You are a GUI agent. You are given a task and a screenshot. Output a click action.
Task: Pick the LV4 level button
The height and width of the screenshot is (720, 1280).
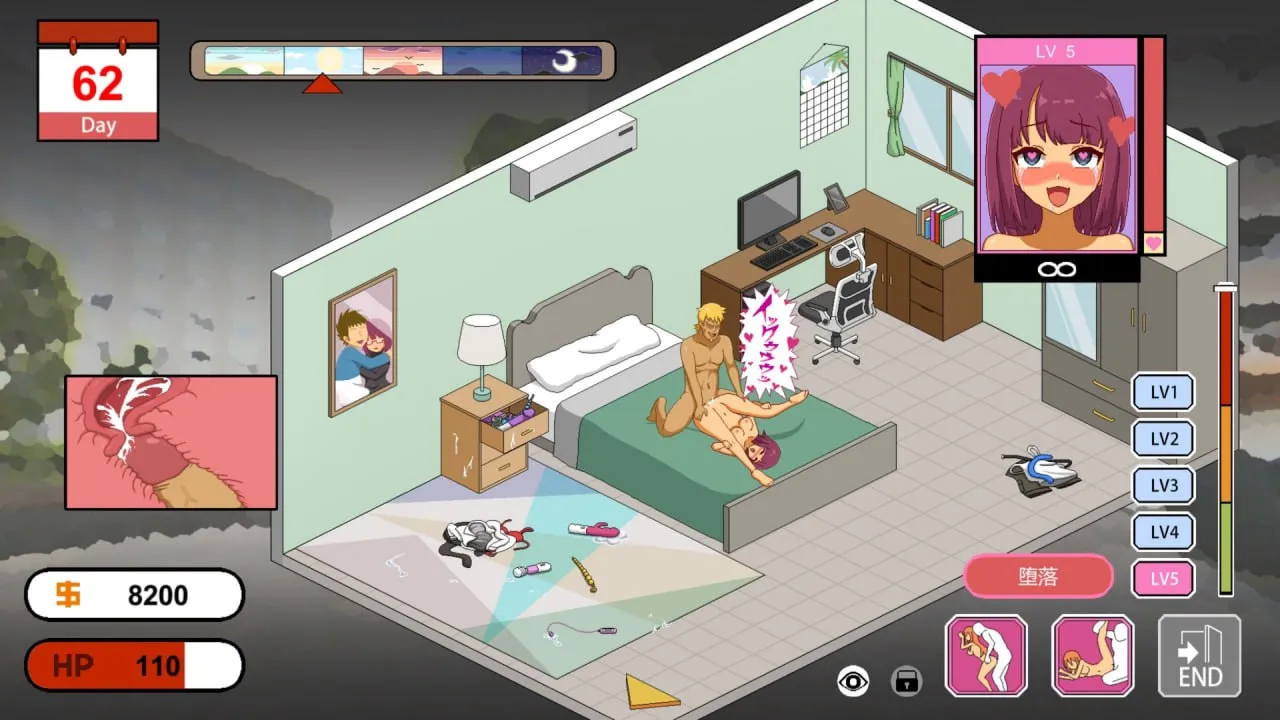[x=1163, y=532]
